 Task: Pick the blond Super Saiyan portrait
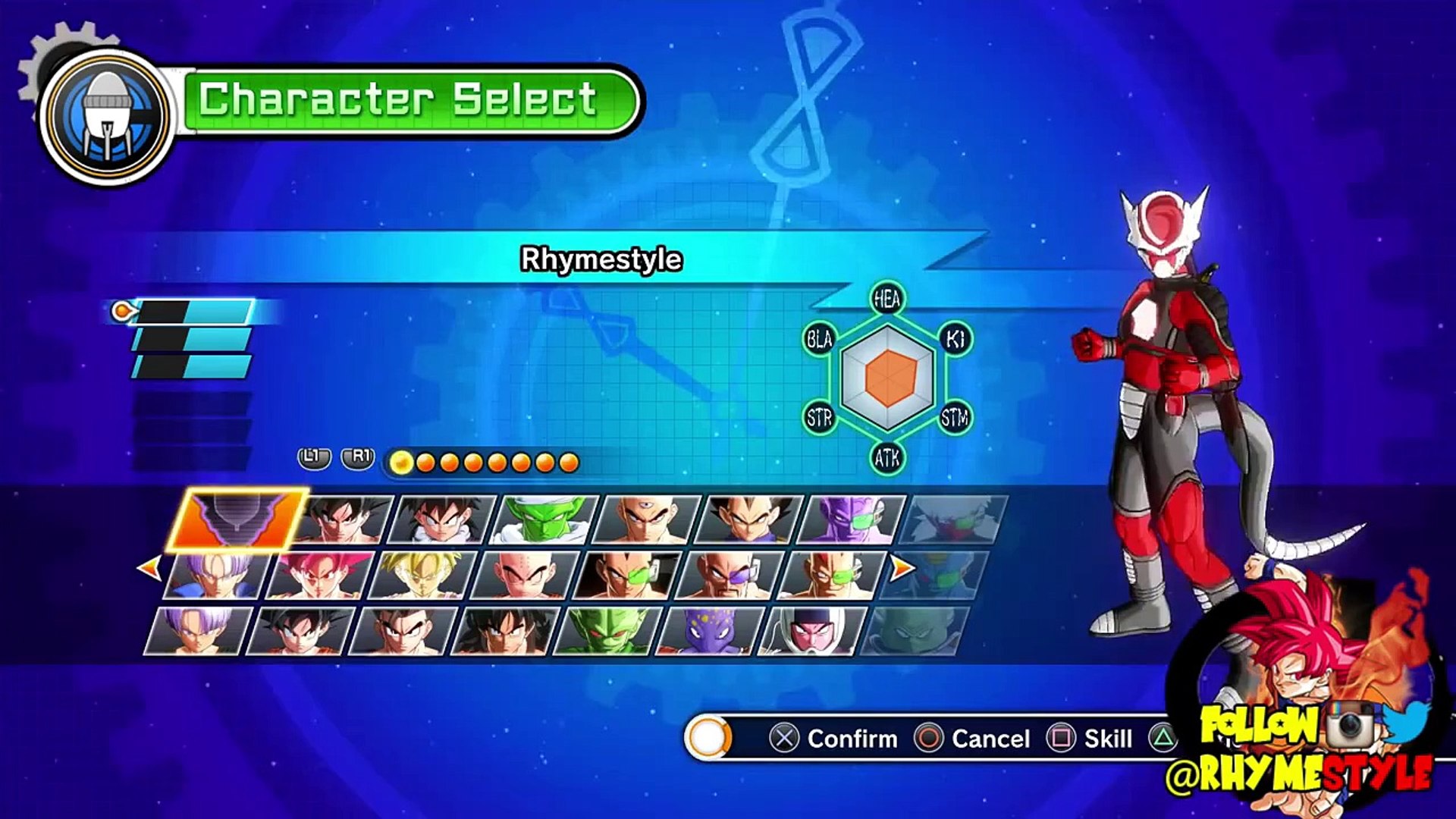422,576
